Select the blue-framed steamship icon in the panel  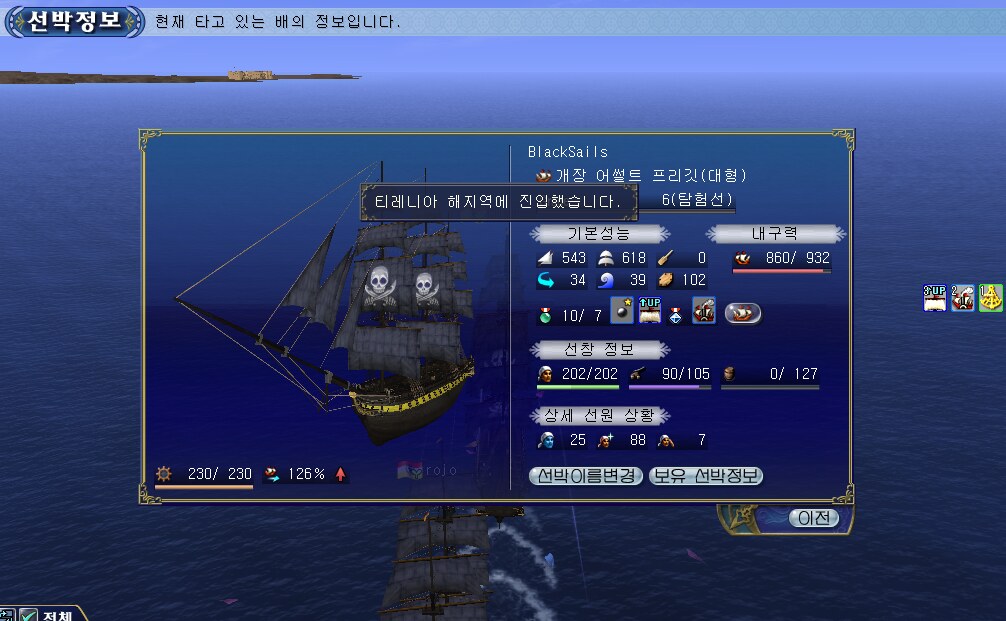pos(704,311)
